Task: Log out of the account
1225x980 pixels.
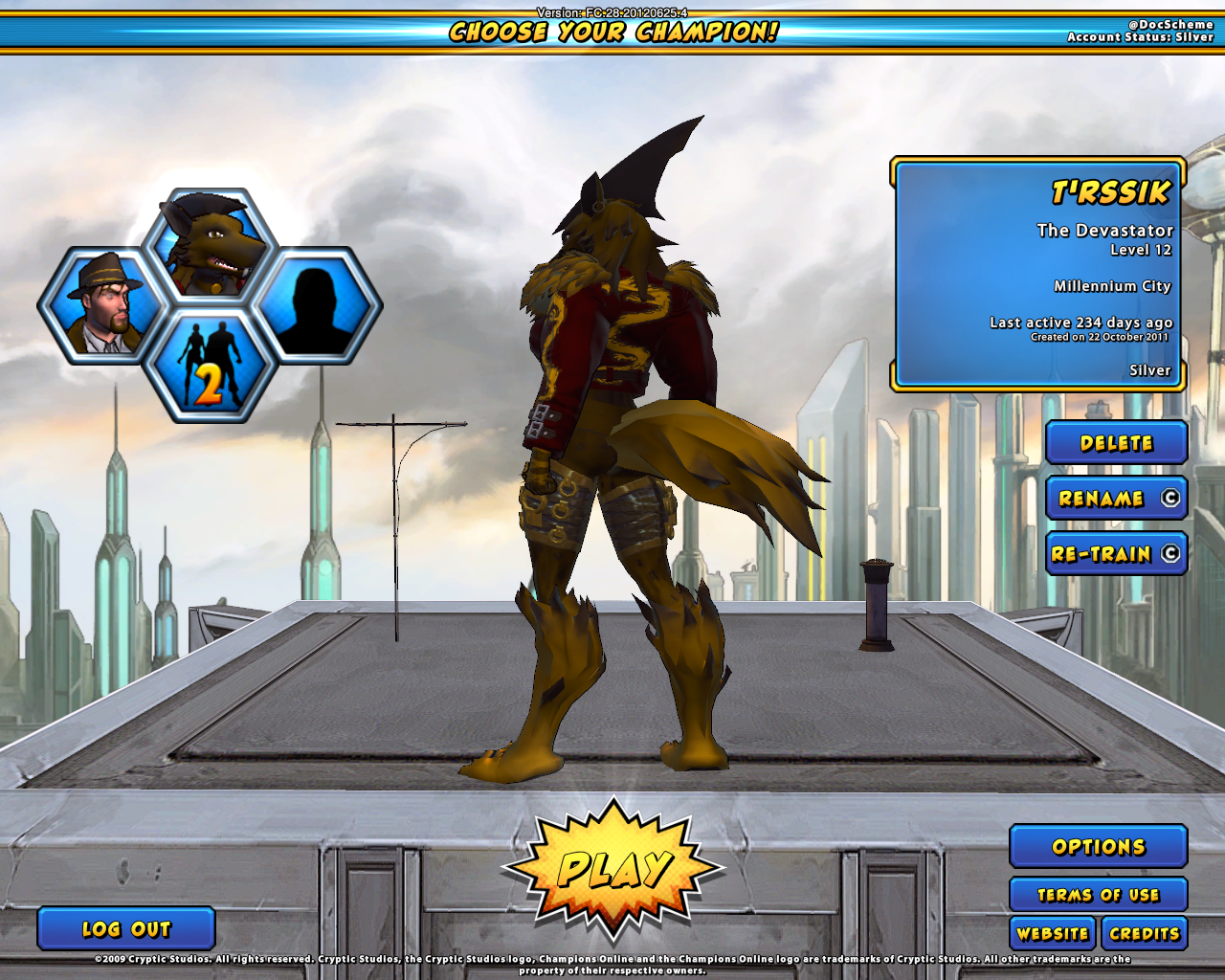Action: pyautogui.click(x=126, y=928)
